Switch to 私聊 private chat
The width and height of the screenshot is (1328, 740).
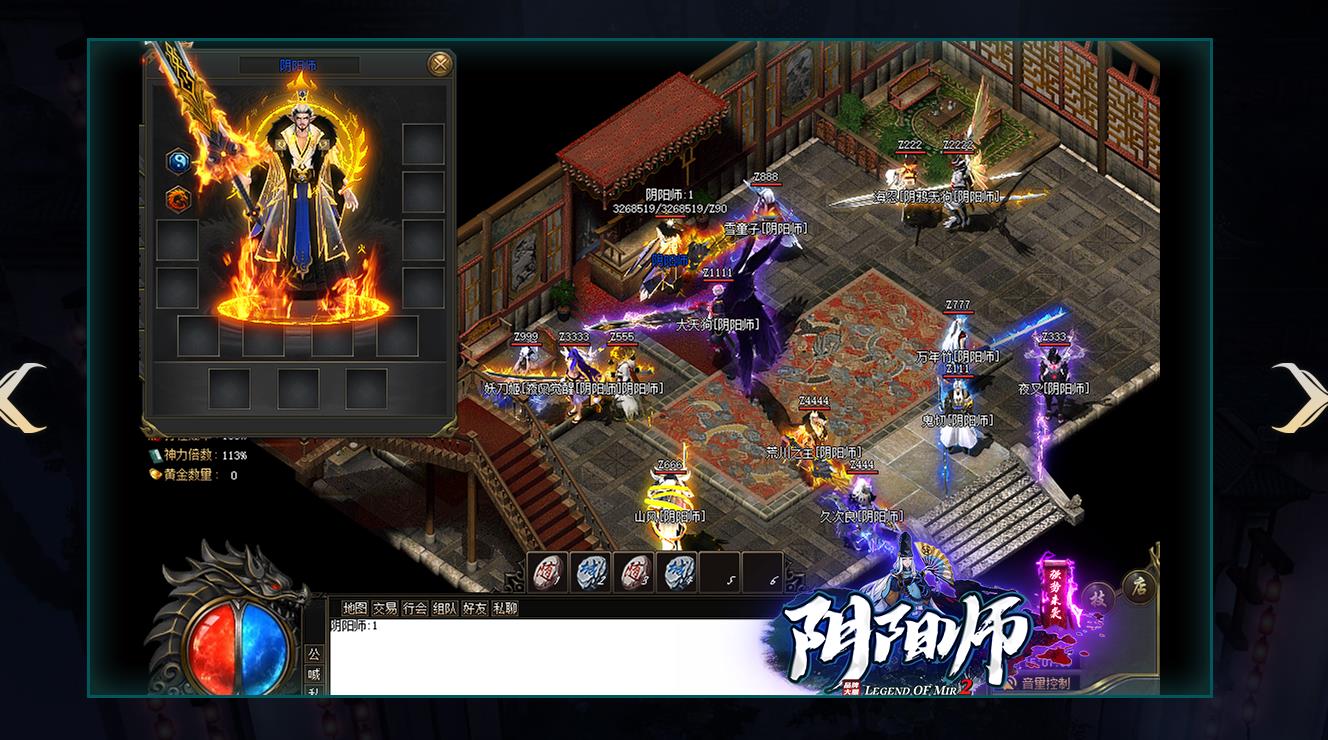[505, 608]
